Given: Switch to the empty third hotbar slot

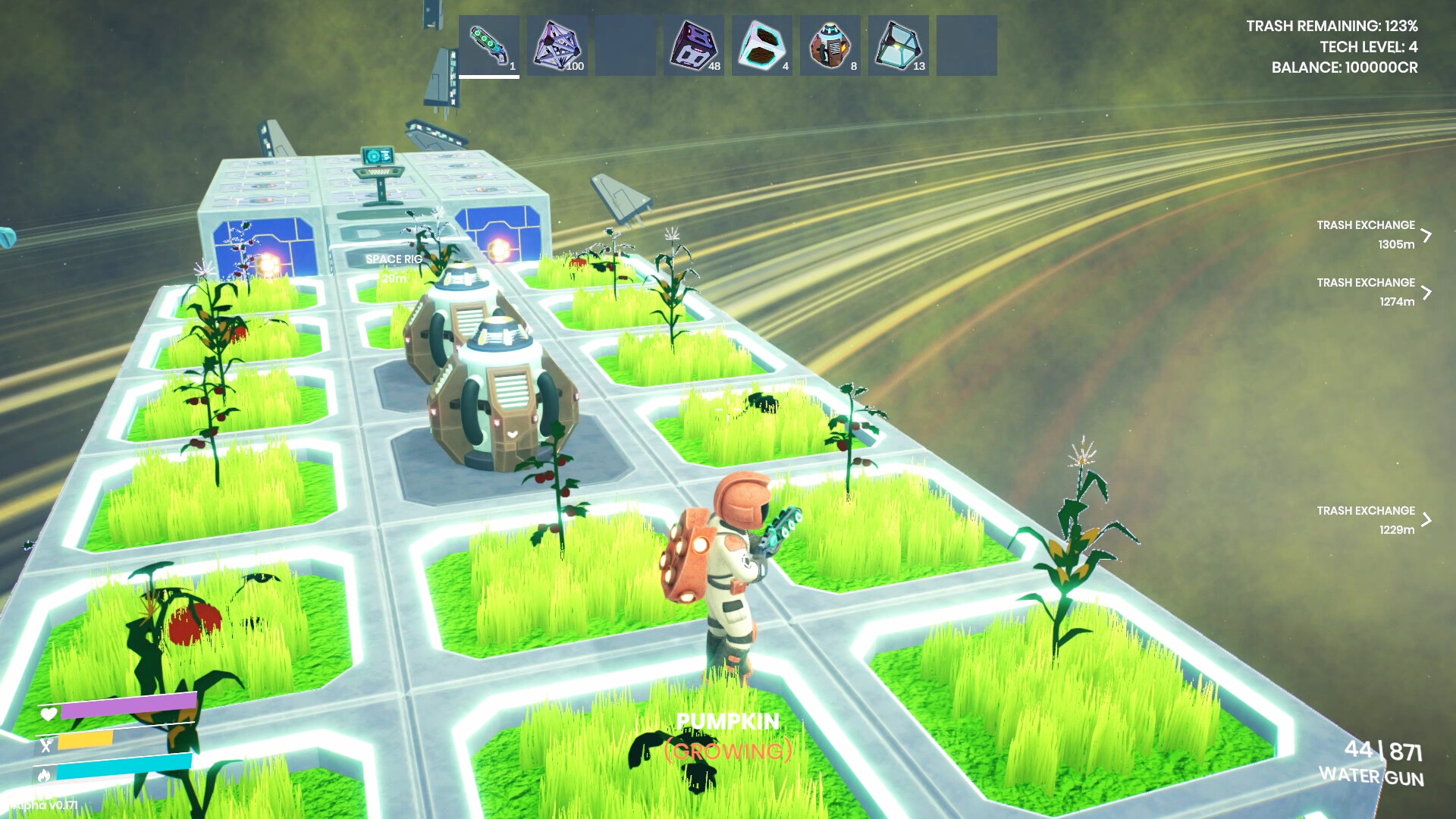Looking at the screenshot, I should pyautogui.click(x=626, y=44).
